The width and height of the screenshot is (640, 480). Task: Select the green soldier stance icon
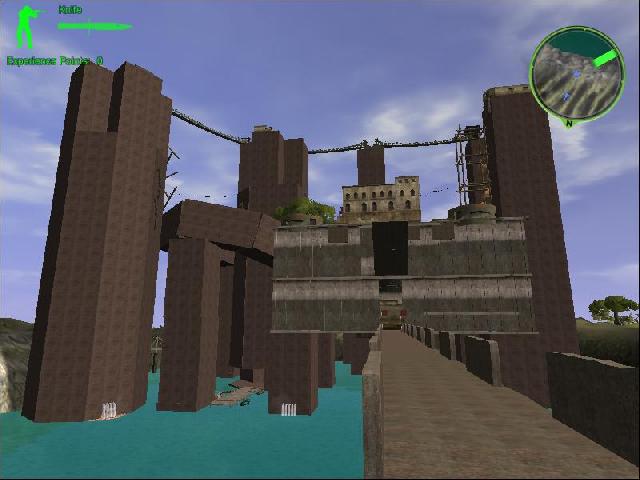coord(26,27)
